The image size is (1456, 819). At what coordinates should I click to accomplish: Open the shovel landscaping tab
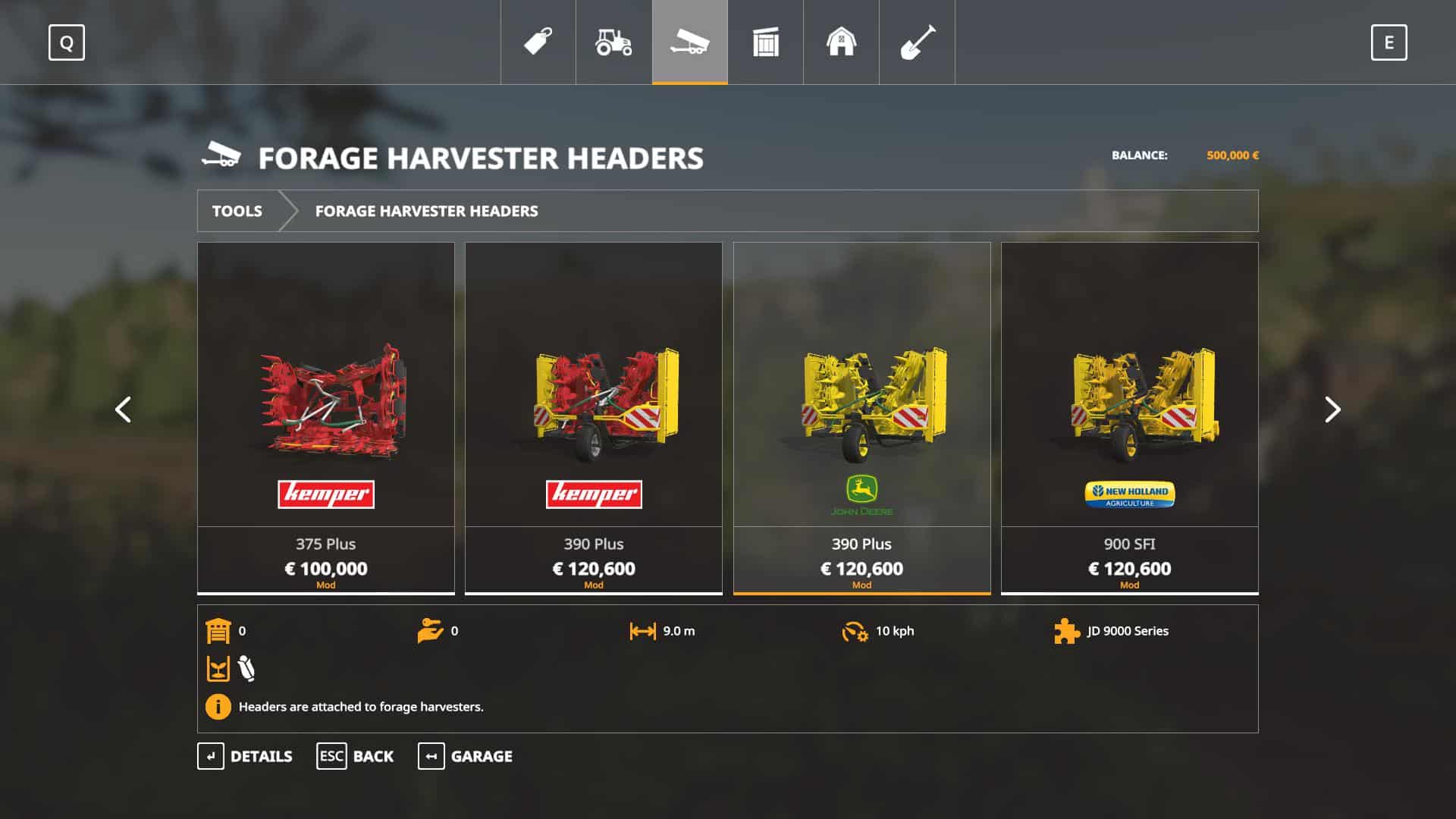[917, 42]
